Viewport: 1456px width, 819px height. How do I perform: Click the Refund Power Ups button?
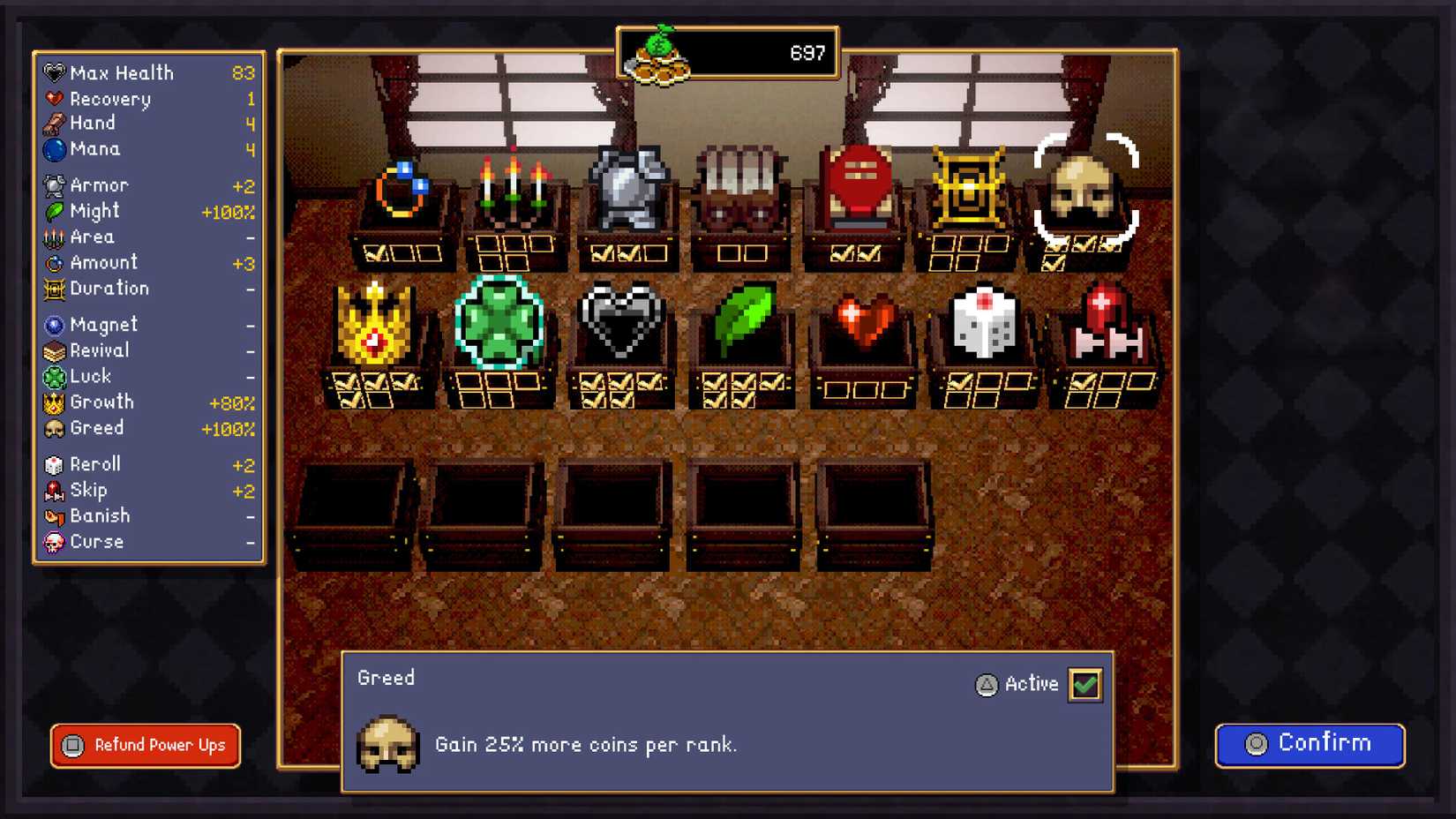[x=144, y=746]
